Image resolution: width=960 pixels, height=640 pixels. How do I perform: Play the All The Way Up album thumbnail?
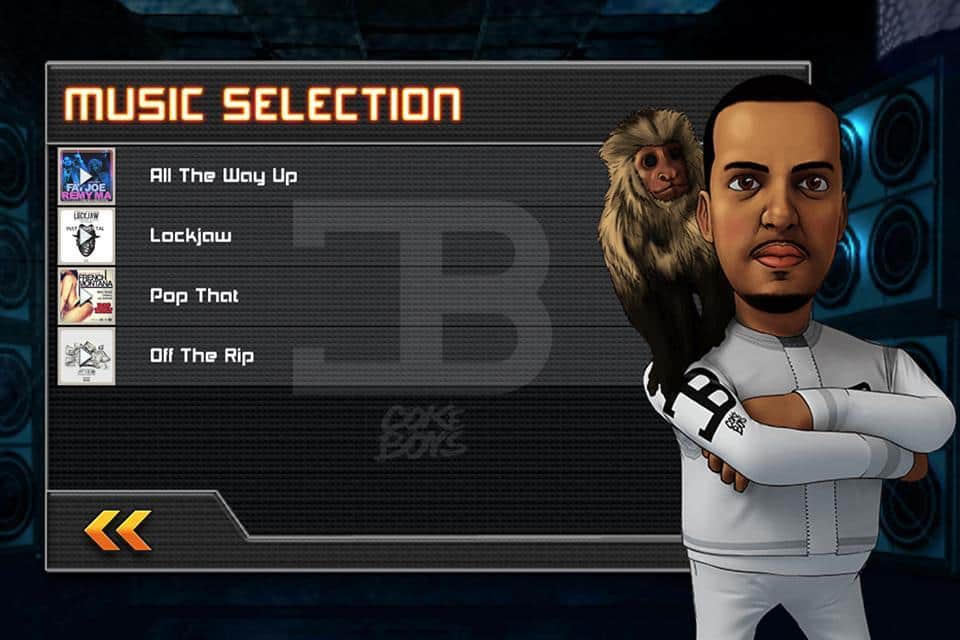[86, 176]
